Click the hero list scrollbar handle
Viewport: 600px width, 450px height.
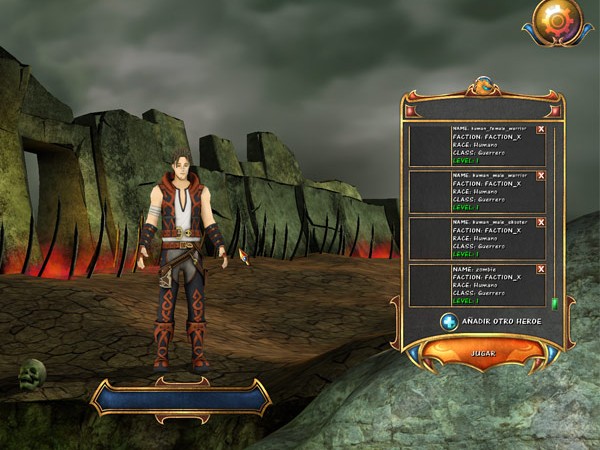(x=554, y=302)
